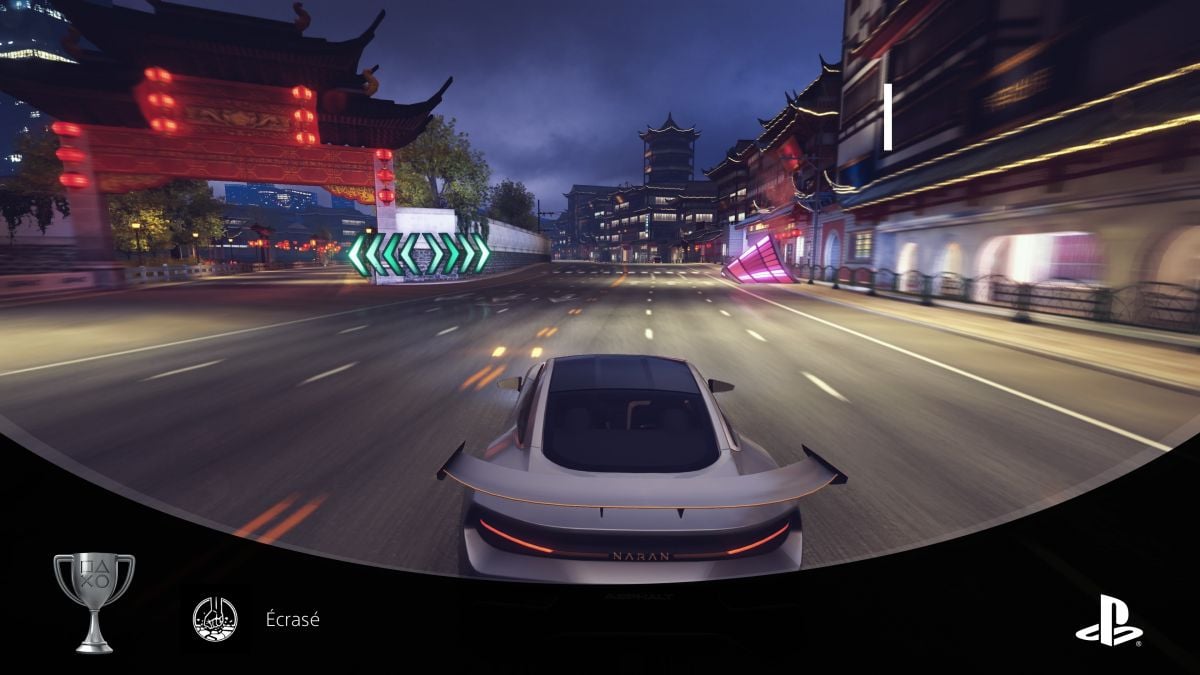Select the silver trophy cup icon

(x=94, y=601)
